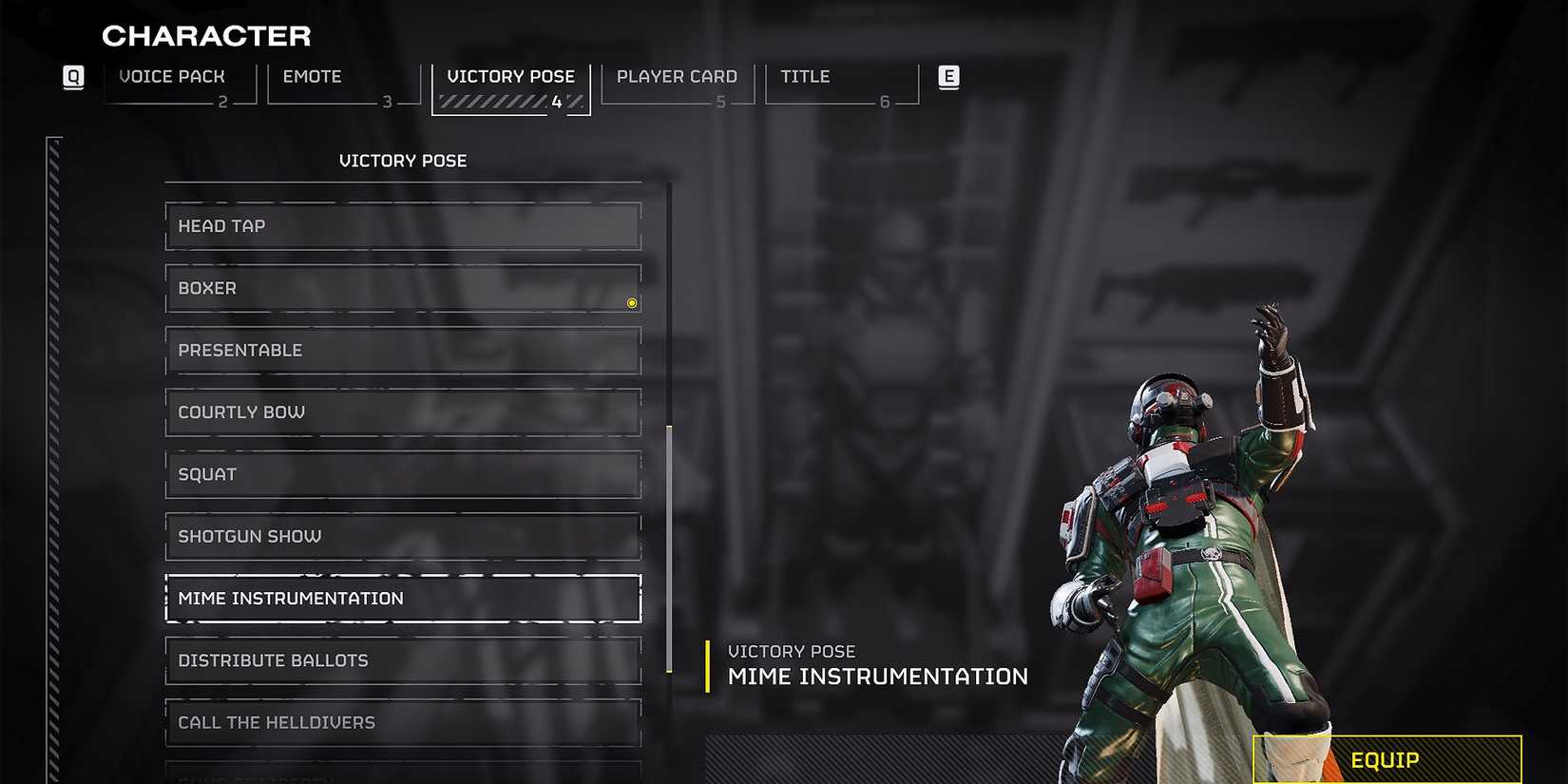
Task: Pick the Squat victory pose
Action: coord(402,473)
